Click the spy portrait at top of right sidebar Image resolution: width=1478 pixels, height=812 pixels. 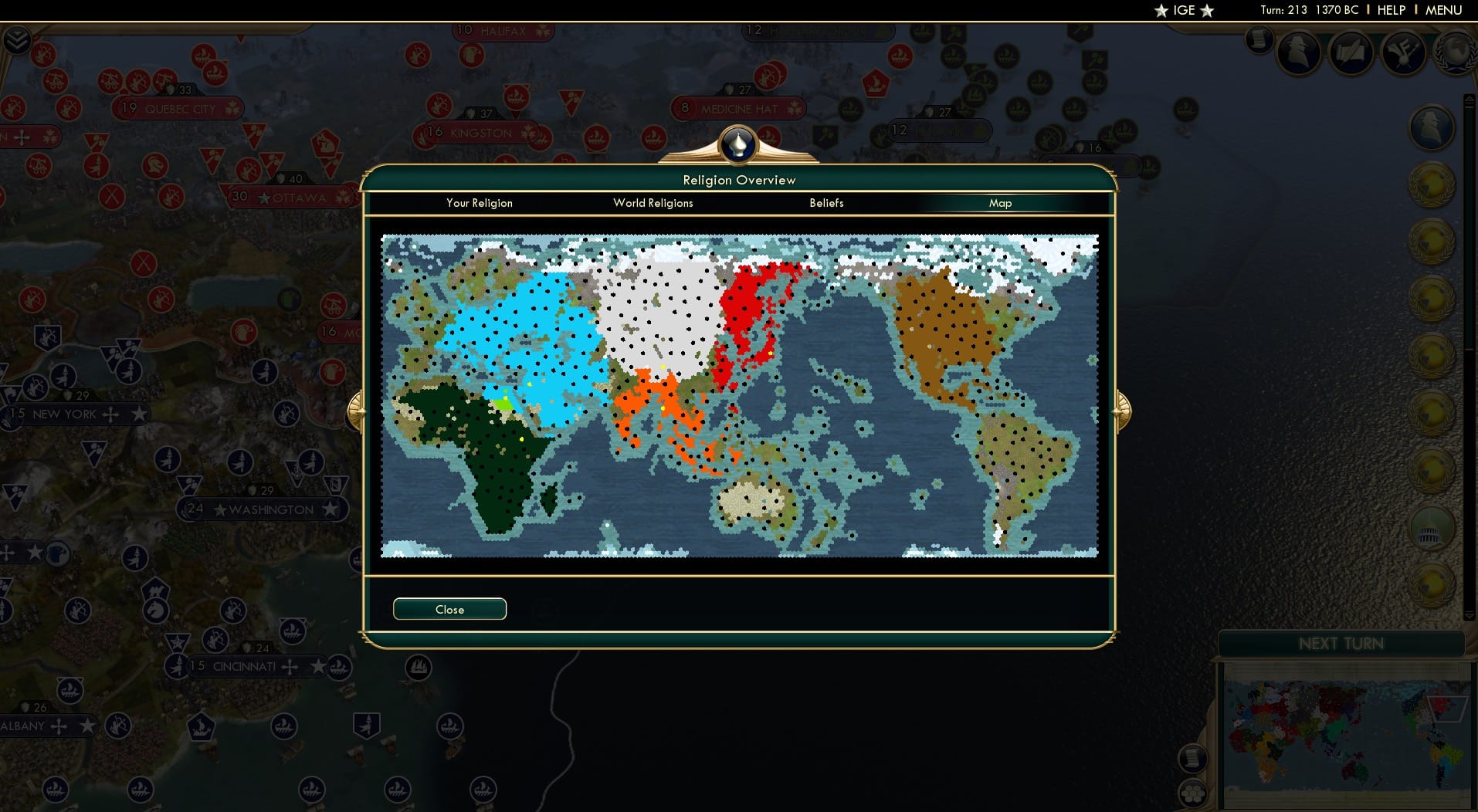tap(1431, 127)
